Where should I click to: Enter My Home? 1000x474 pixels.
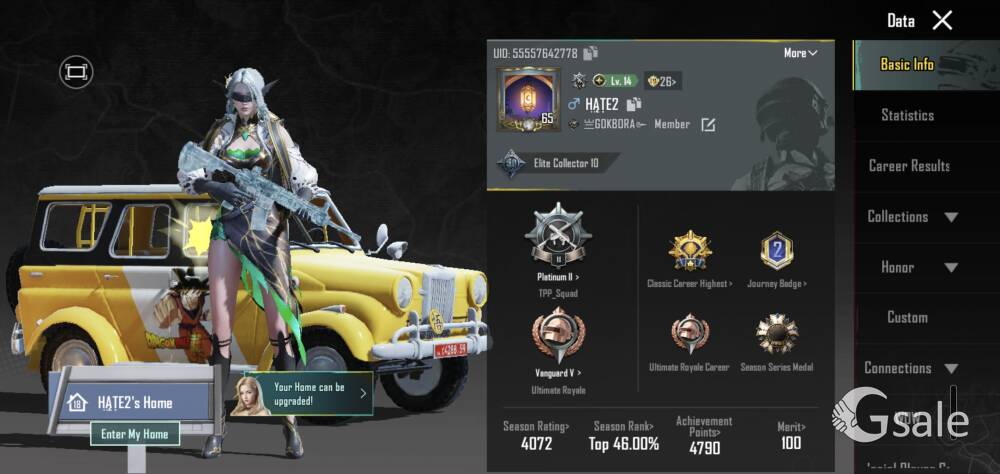tap(135, 434)
